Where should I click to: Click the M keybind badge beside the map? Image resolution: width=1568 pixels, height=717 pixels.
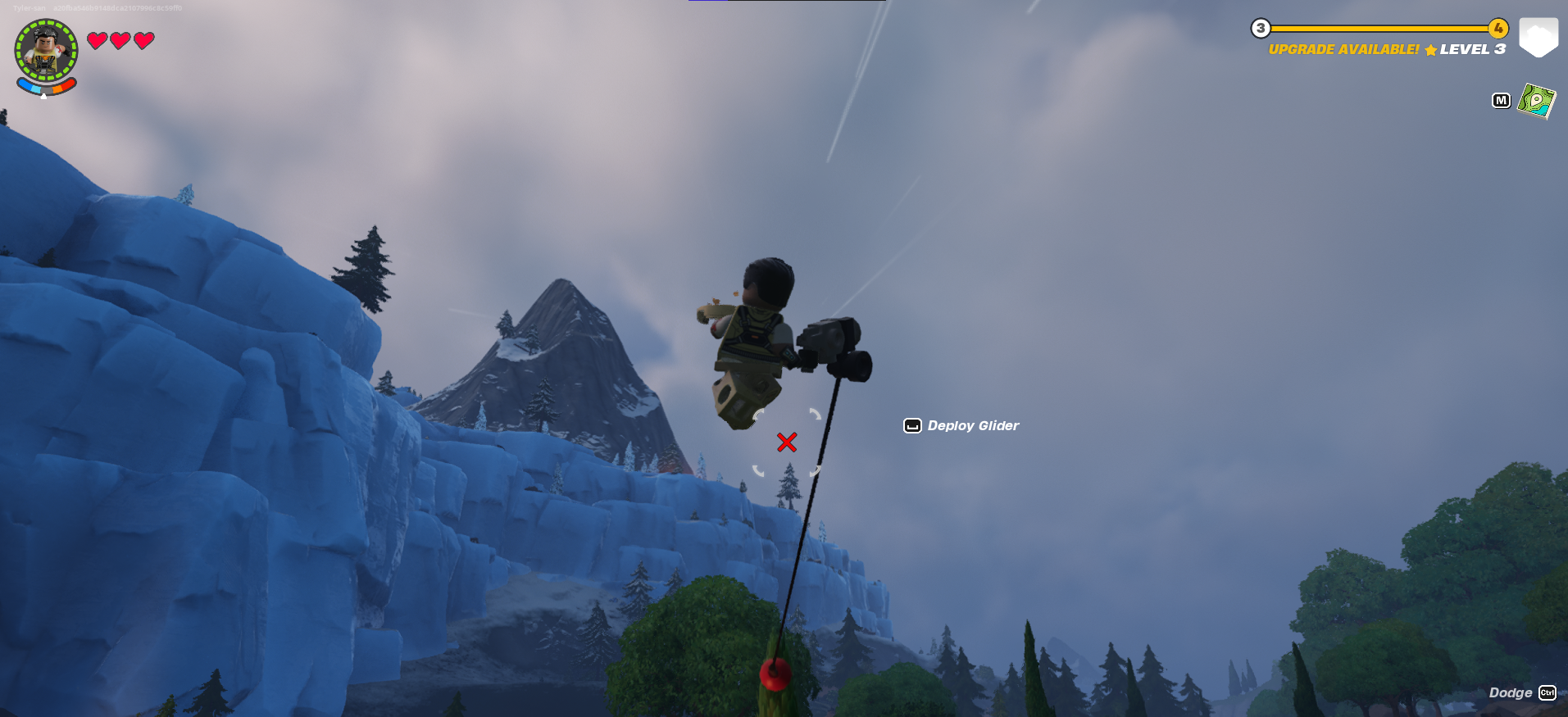click(x=1501, y=100)
